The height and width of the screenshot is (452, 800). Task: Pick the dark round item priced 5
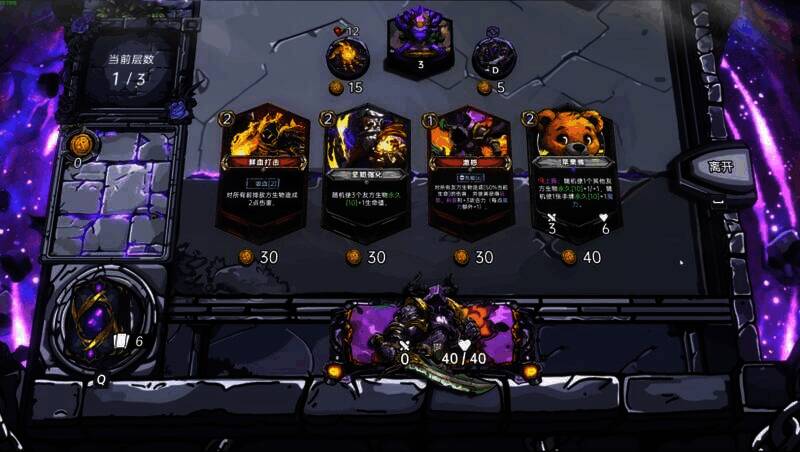[x=493, y=54]
